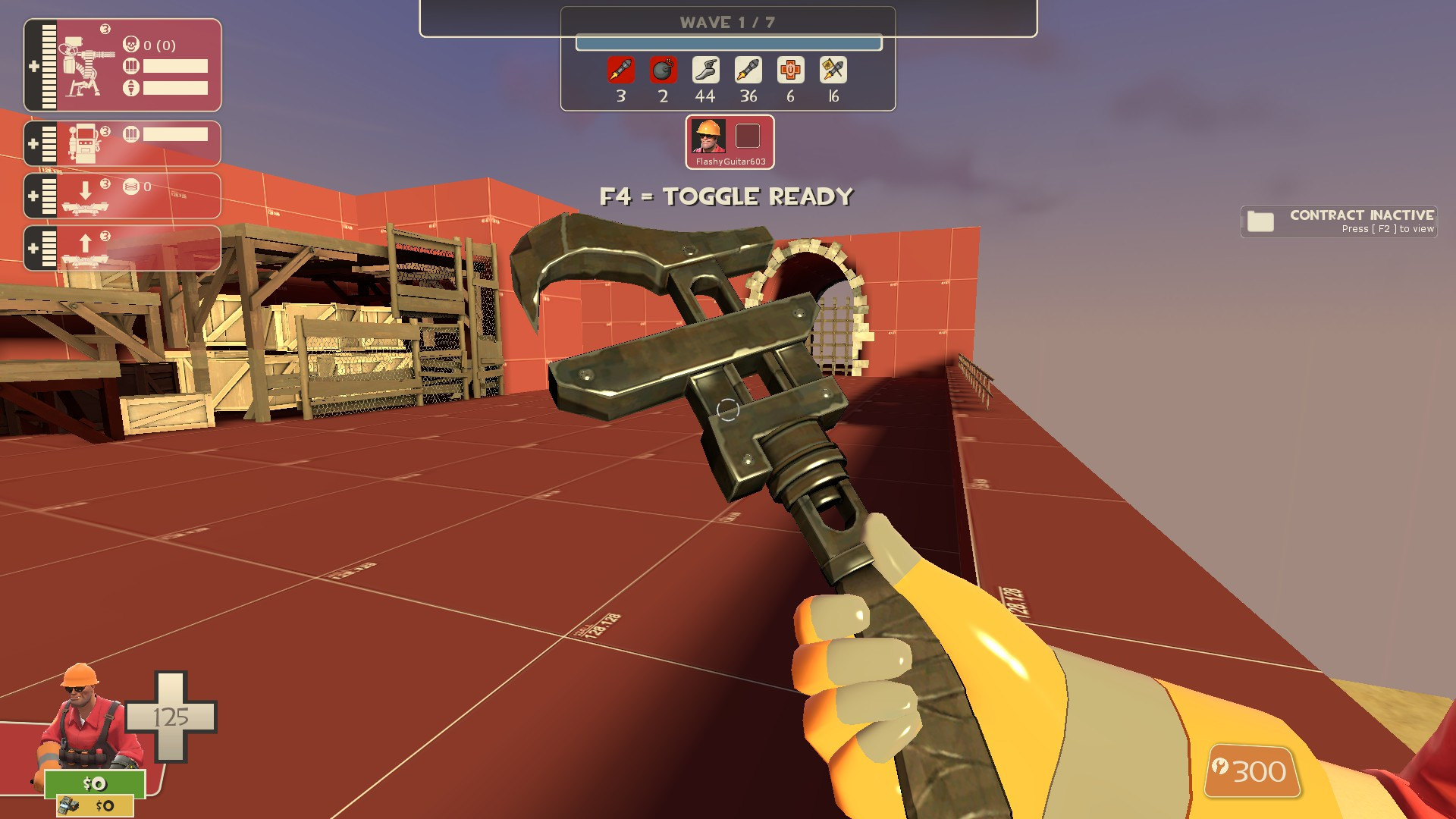Click the Demoman bomb icon in the wave bar
This screenshot has width=1456, height=819.
pyautogui.click(x=663, y=71)
